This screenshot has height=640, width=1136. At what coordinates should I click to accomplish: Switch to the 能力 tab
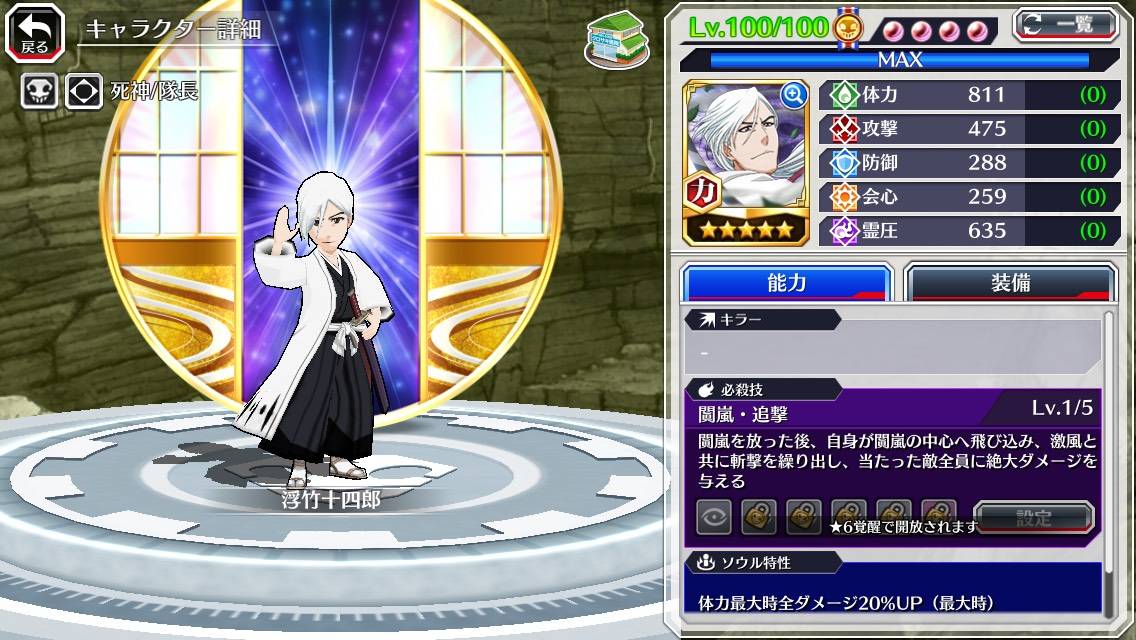coord(786,283)
